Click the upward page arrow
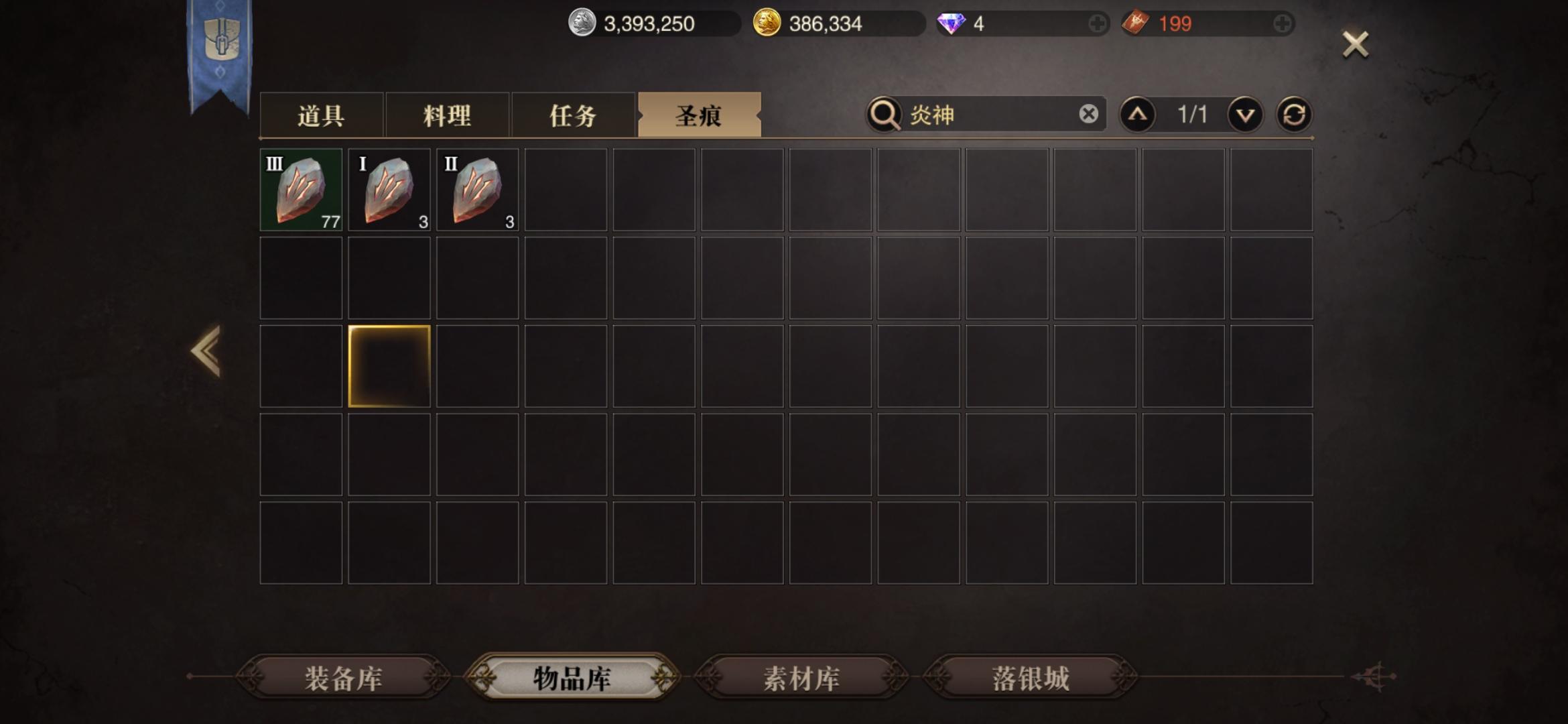Image resolution: width=1568 pixels, height=724 pixels. coord(1138,114)
